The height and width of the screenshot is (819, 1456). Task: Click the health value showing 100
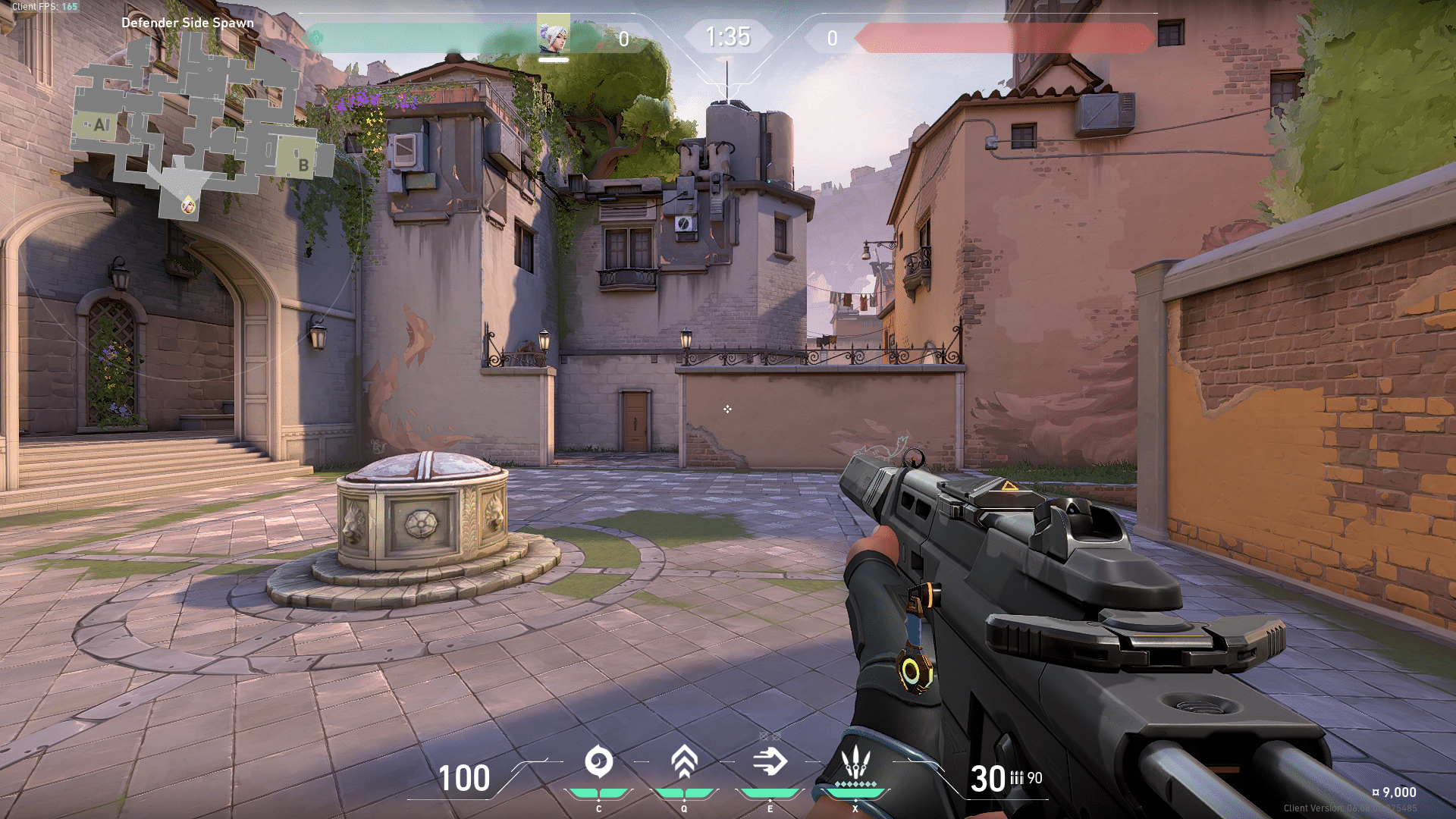465,779
